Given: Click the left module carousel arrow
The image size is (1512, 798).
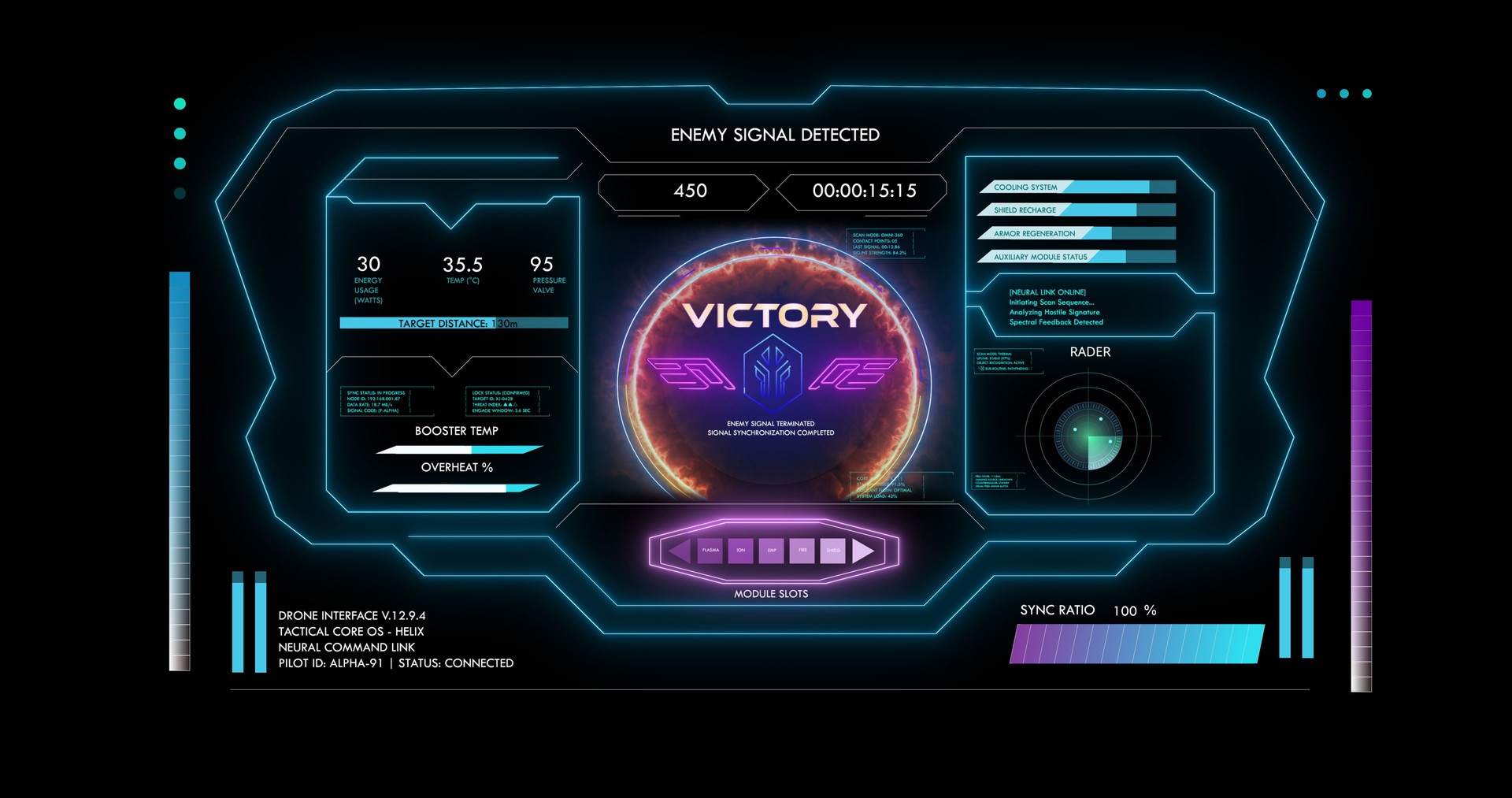Looking at the screenshot, I should click(x=678, y=551).
